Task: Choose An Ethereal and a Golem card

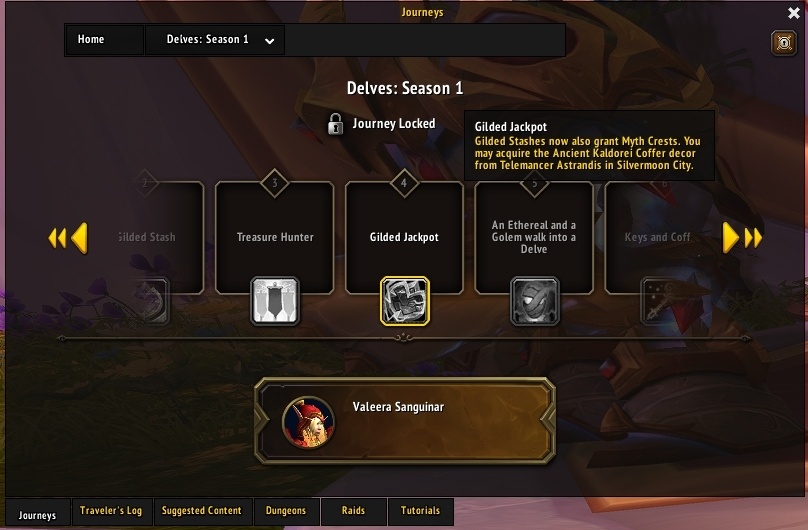Action: [x=534, y=237]
